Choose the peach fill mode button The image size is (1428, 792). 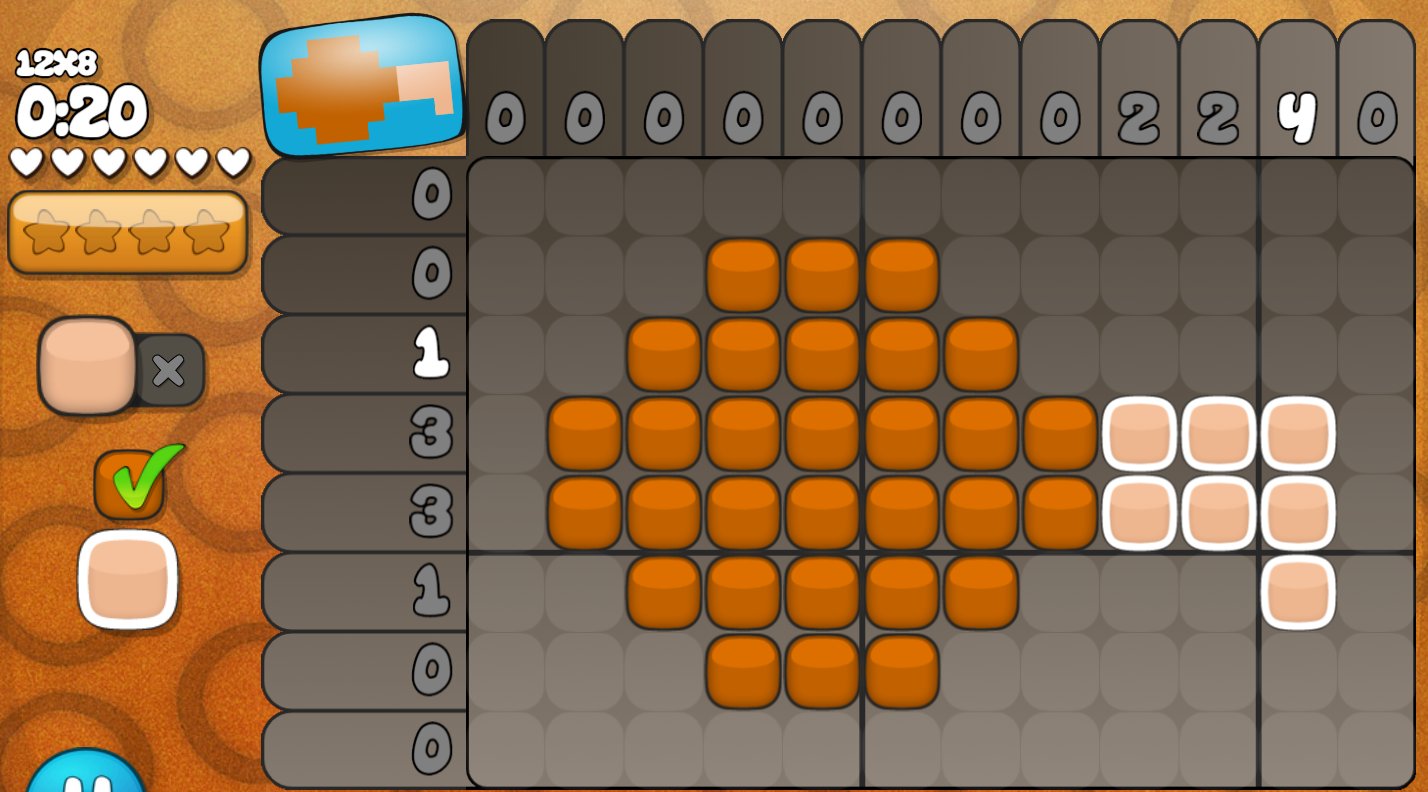point(88,366)
